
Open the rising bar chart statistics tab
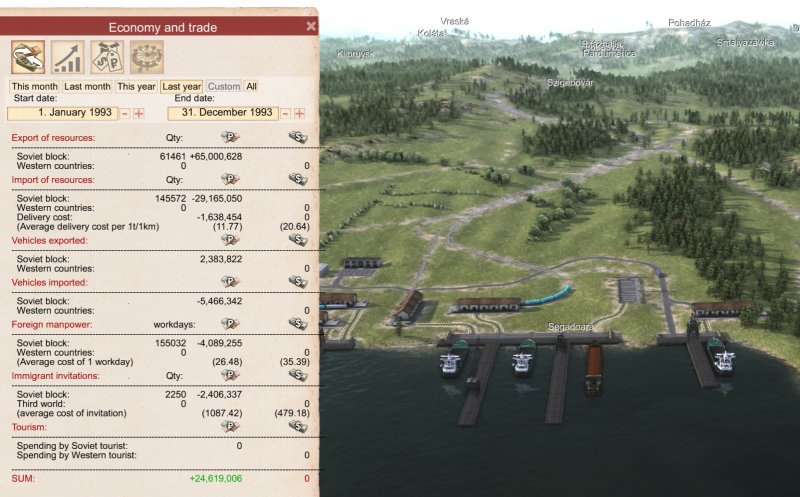(68, 57)
